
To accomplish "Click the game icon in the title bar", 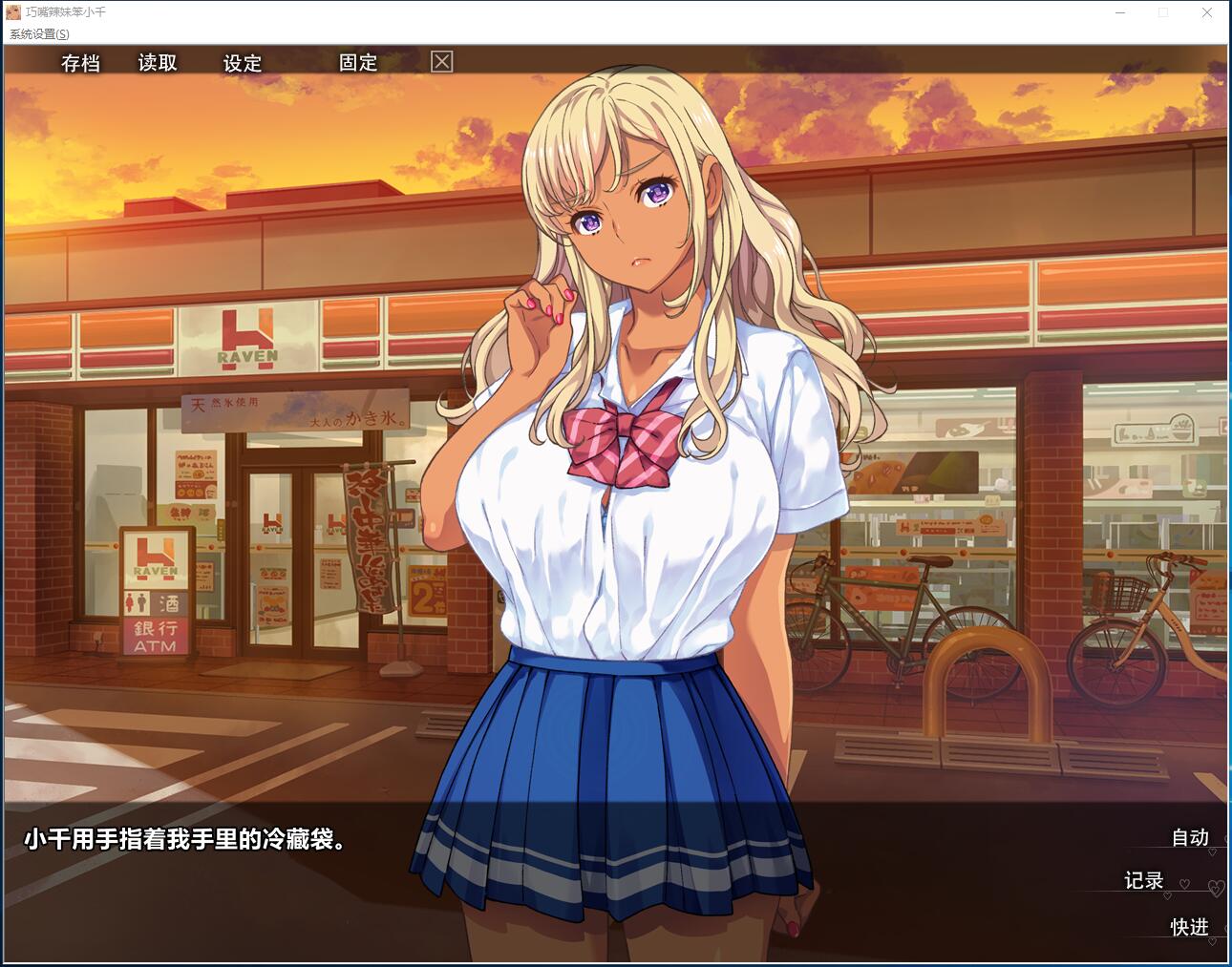I will (11, 12).
